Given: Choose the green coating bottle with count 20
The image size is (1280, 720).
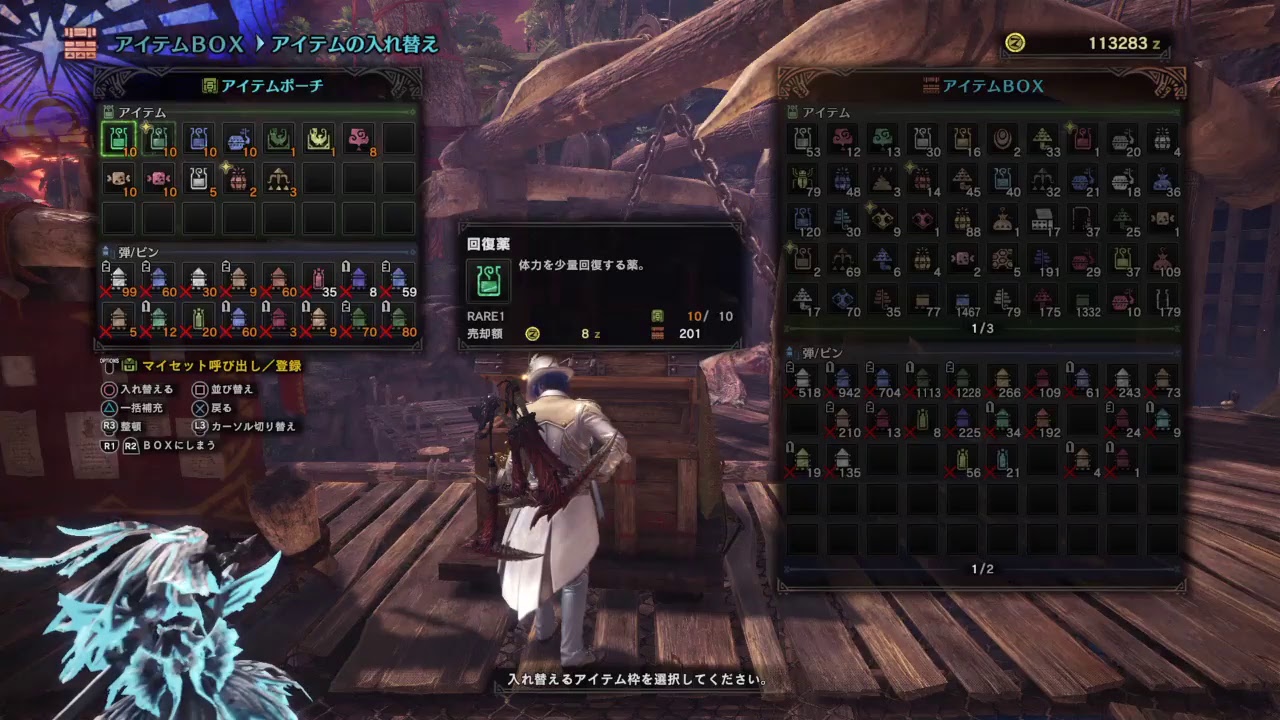Looking at the screenshot, I should coord(198,319).
